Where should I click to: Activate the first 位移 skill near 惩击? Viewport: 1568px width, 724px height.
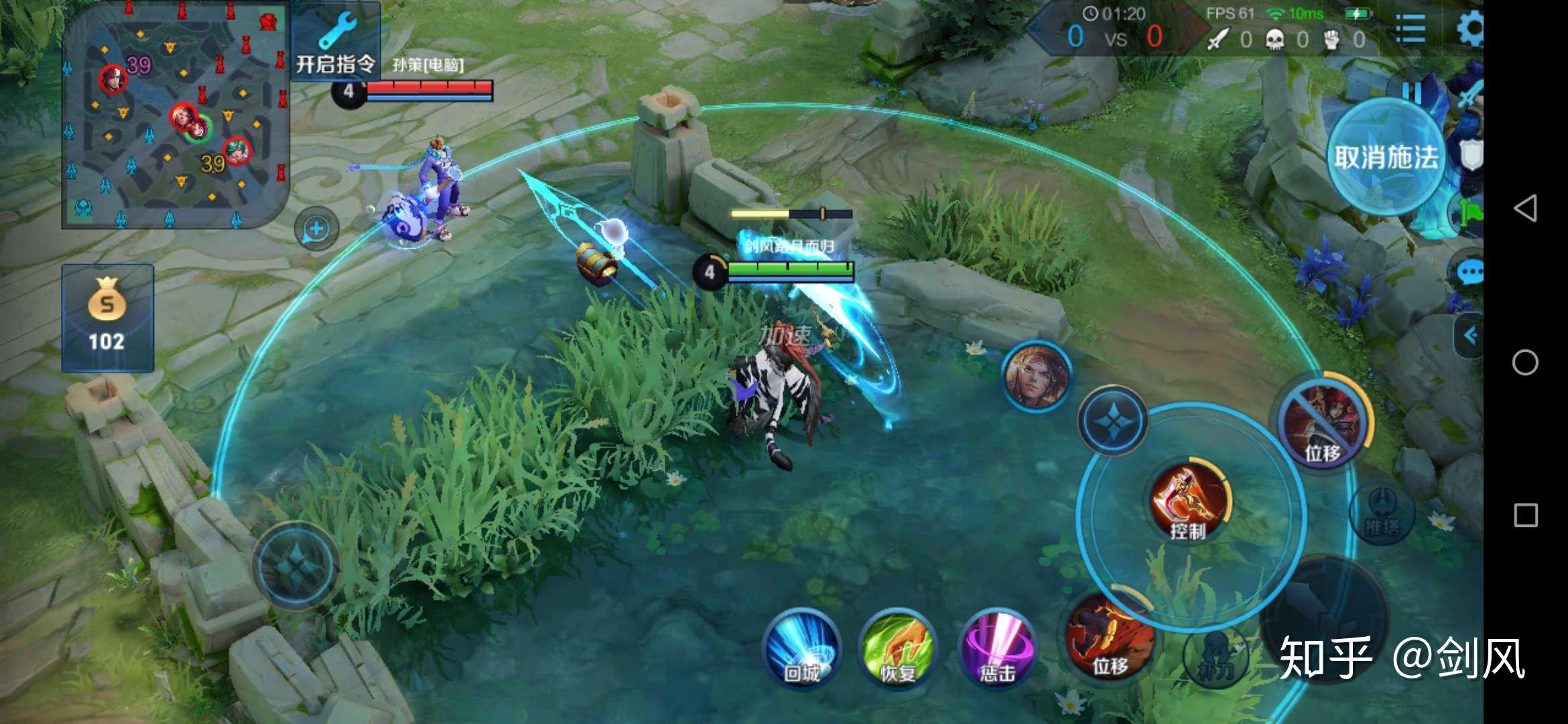pos(1109,637)
